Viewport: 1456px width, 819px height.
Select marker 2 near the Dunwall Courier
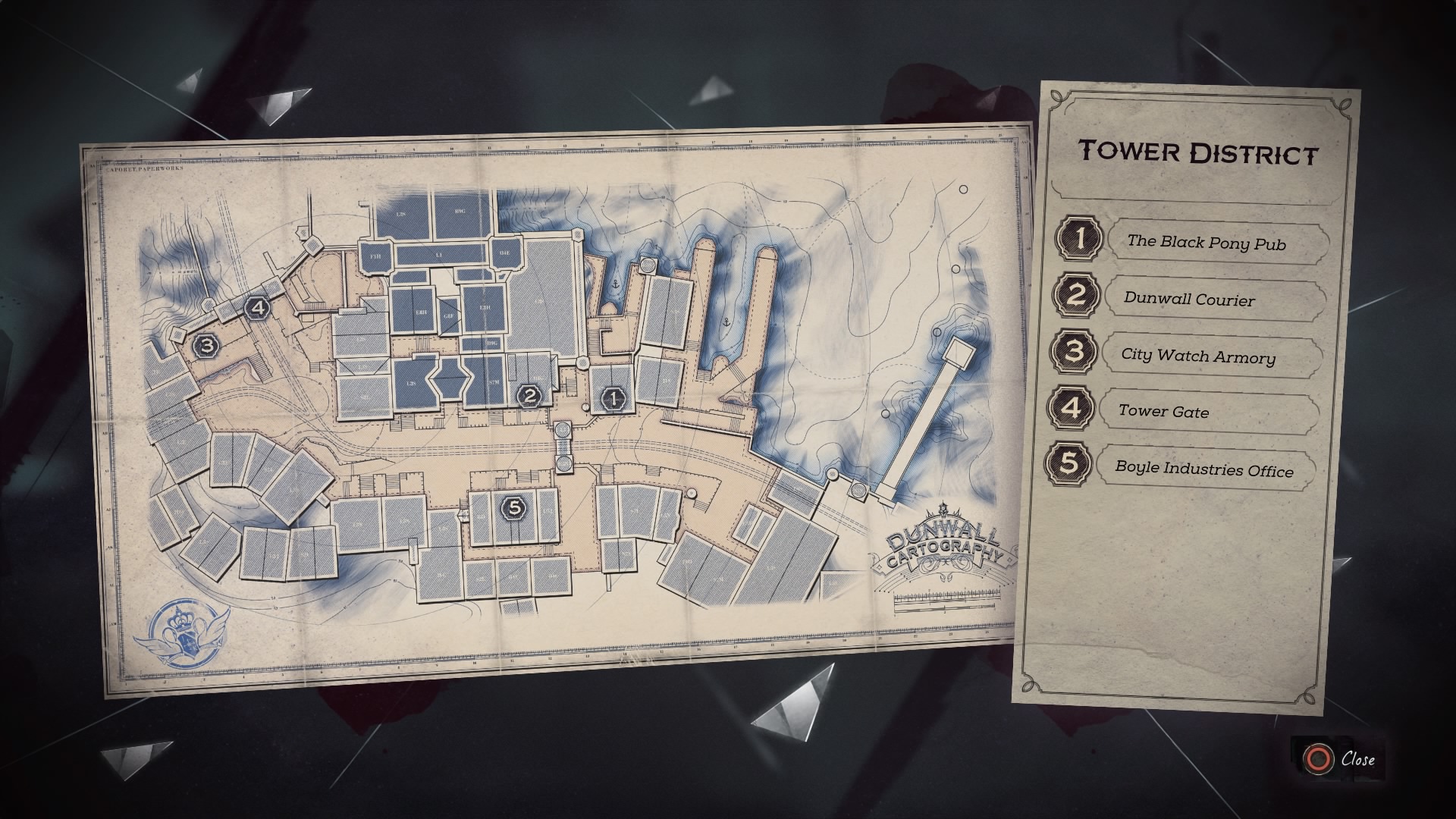529,396
